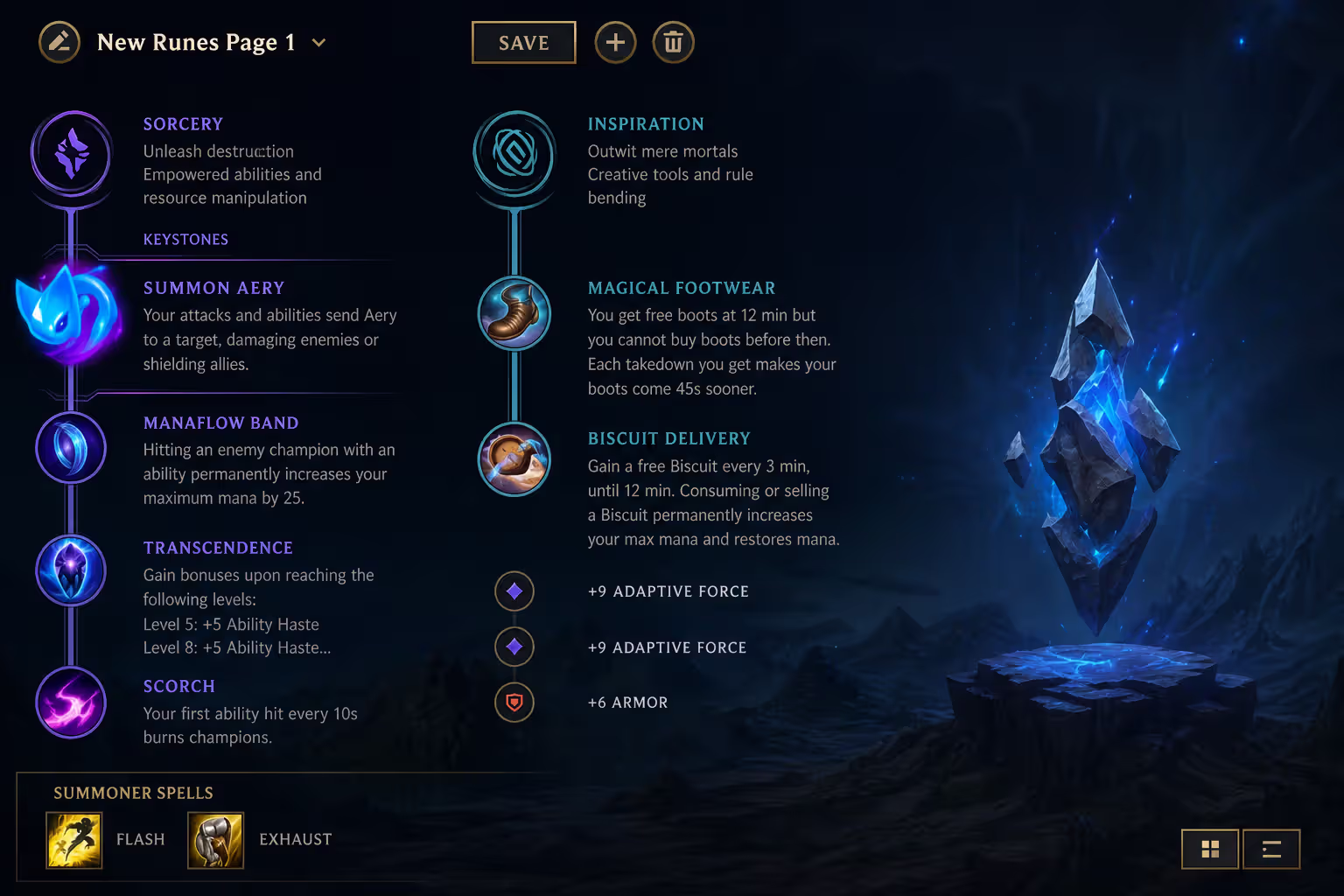Click the SAVE button

(x=523, y=42)
